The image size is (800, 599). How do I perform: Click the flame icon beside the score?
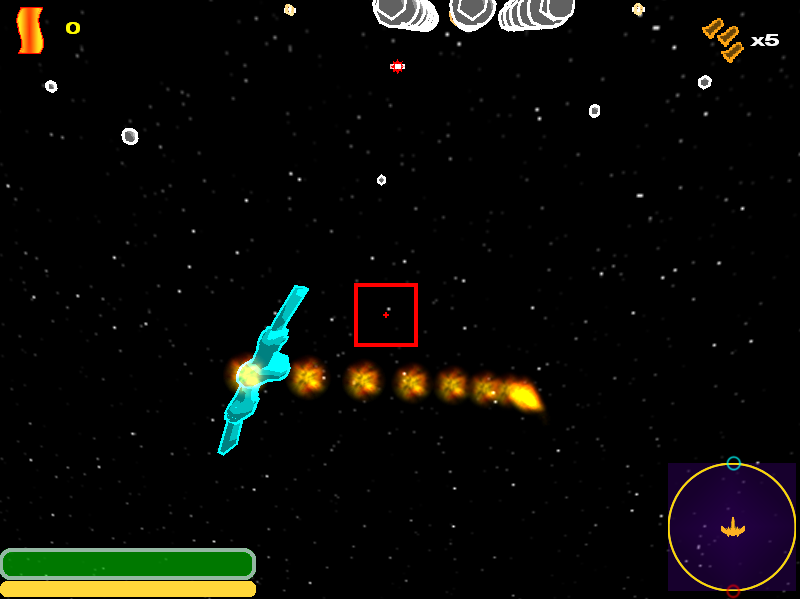click(30, 30)
